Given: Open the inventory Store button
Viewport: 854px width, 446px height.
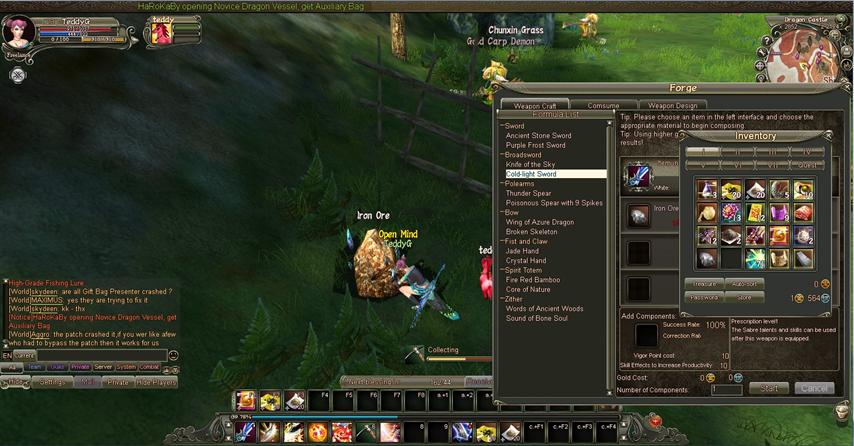Looking at the screenshot, I should click(x=745, y=297).
